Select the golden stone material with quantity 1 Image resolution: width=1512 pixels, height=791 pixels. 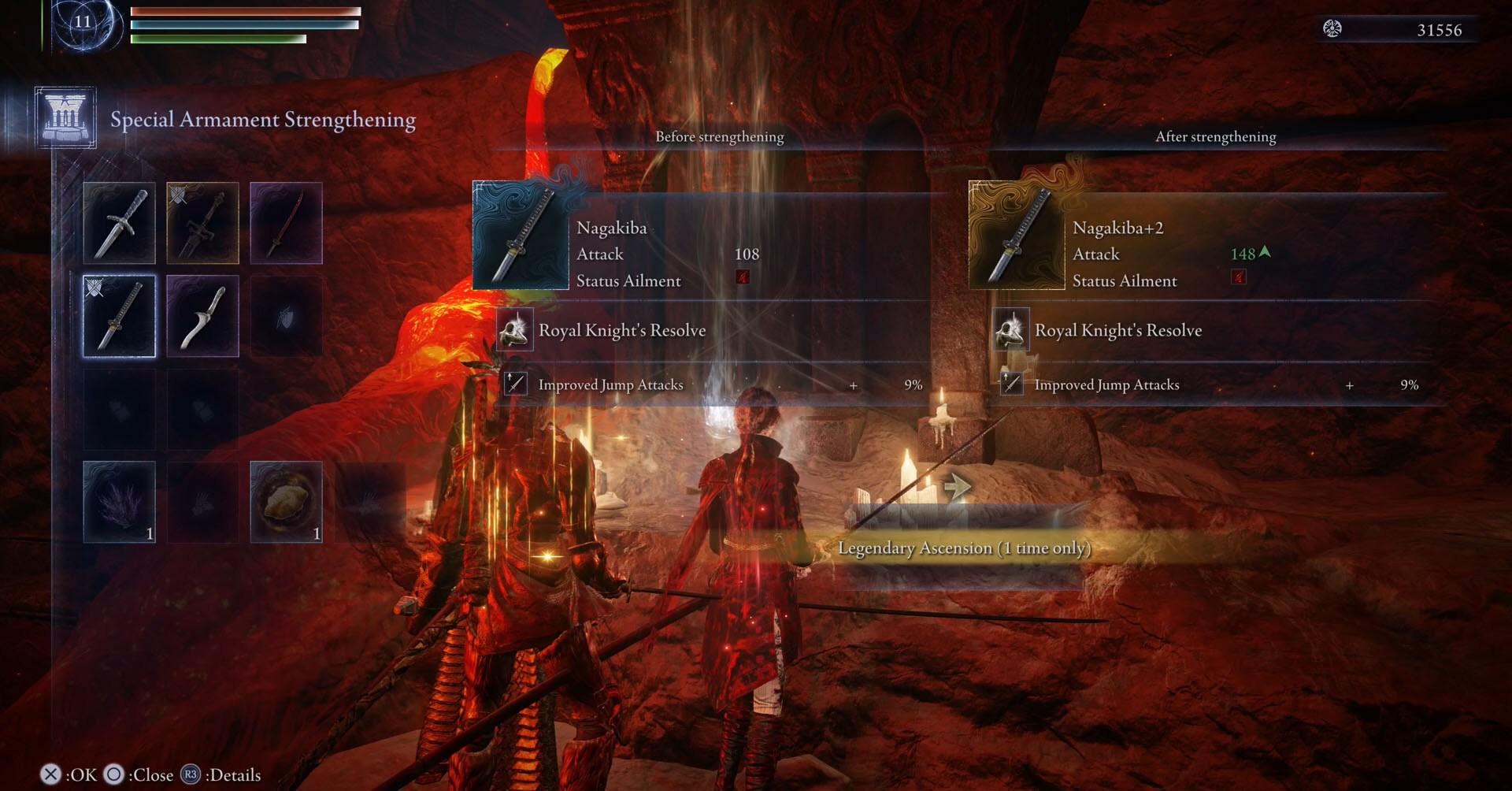point(285,501)
